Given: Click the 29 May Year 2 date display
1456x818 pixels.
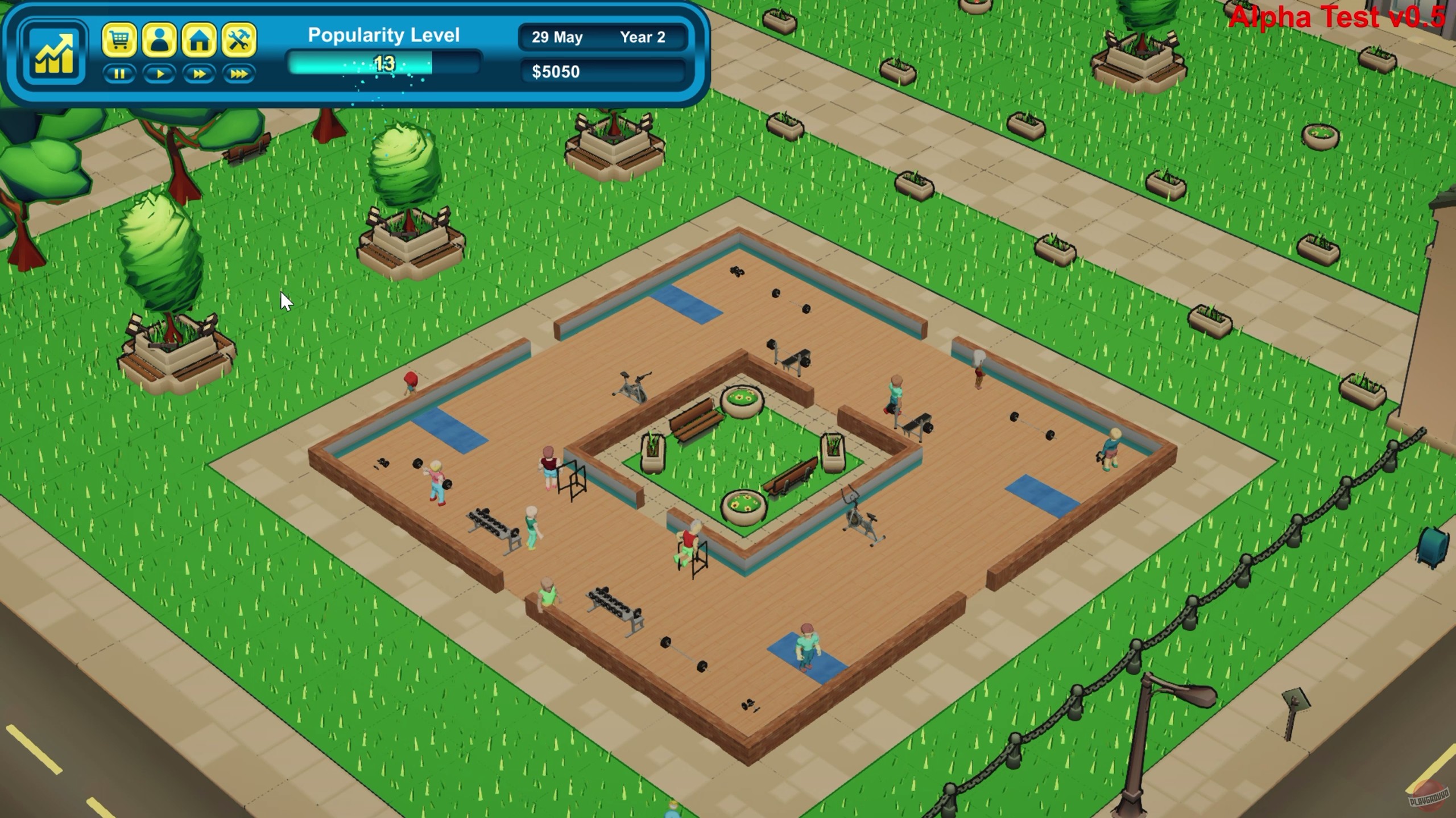Looking at the screenshot, I should (603, 38).
